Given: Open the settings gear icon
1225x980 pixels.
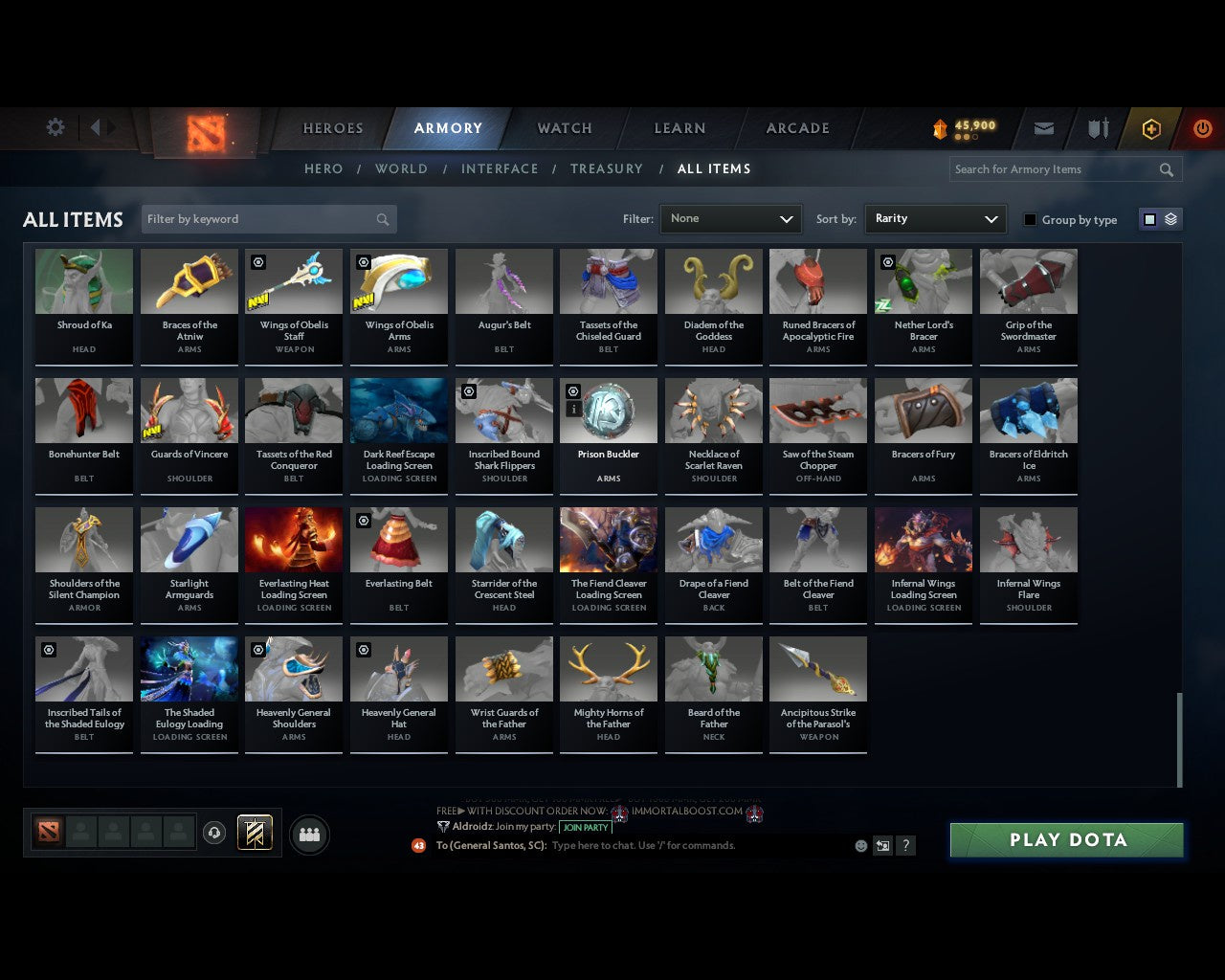Looking at the screenshot, I should 55,126.
